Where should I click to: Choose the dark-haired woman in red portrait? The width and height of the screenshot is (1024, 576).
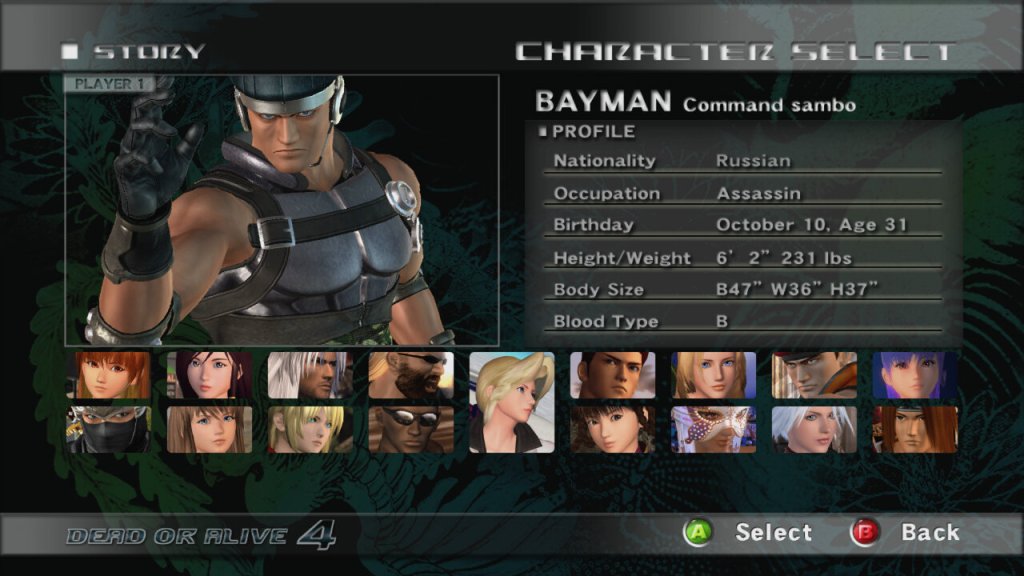click(x=209, y=375)
